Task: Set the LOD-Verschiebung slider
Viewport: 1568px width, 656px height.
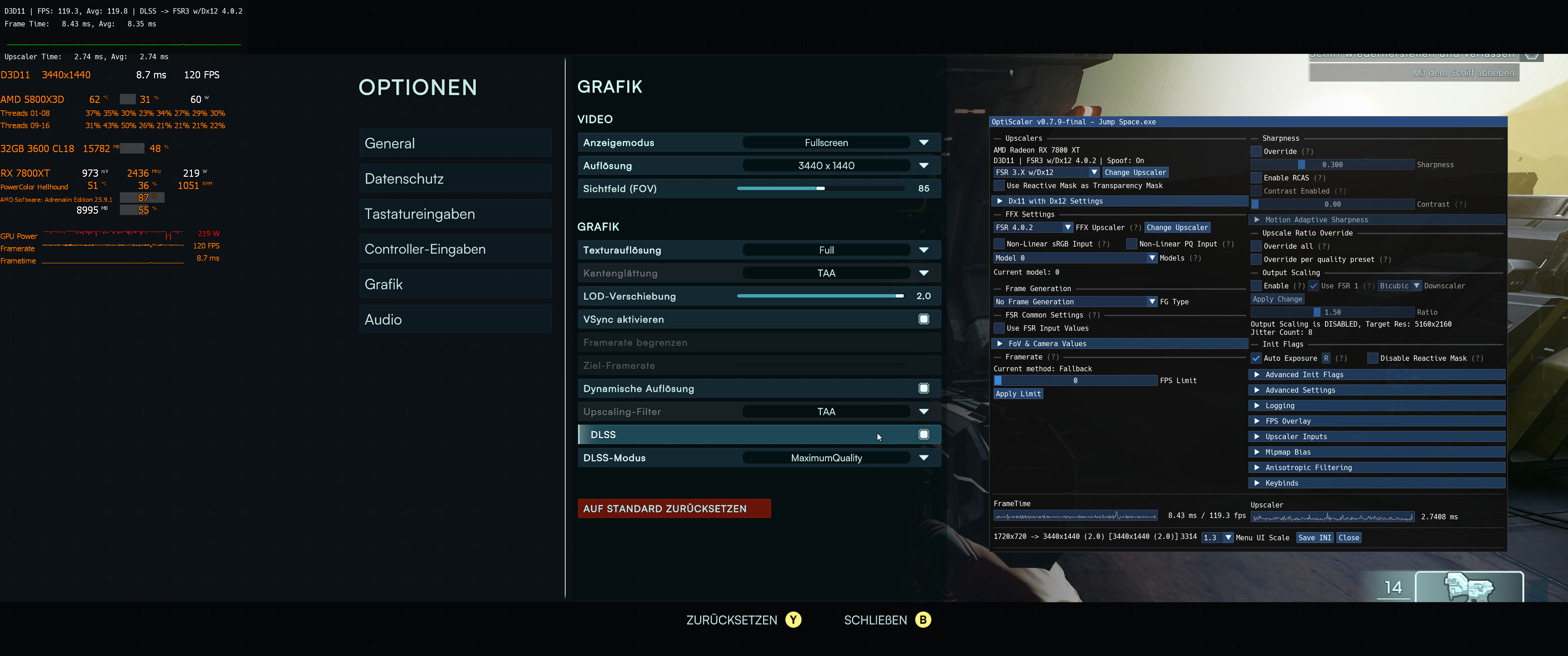Action: (899, 297)
